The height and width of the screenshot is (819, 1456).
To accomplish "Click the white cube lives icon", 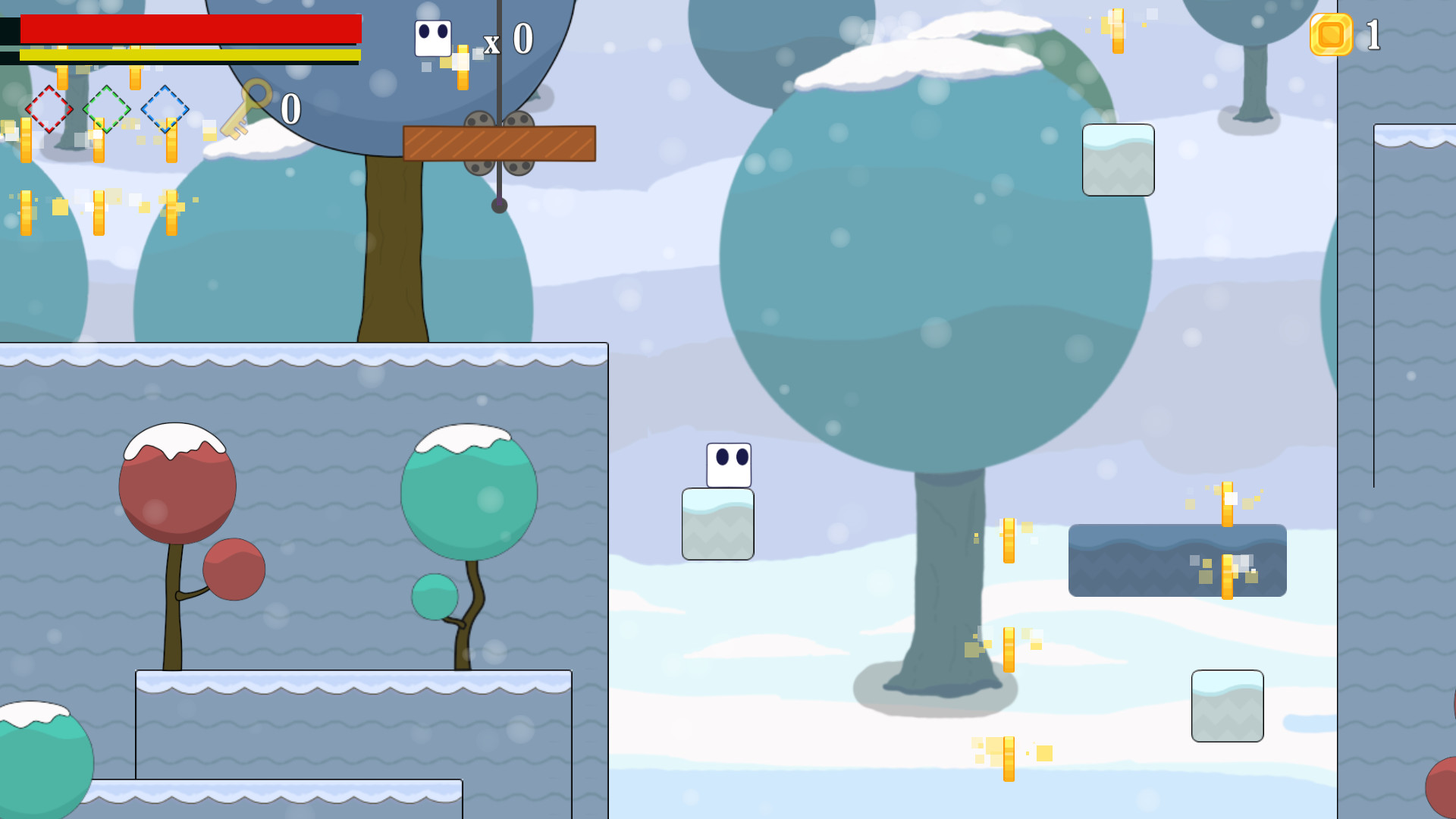I will [432, 36].
